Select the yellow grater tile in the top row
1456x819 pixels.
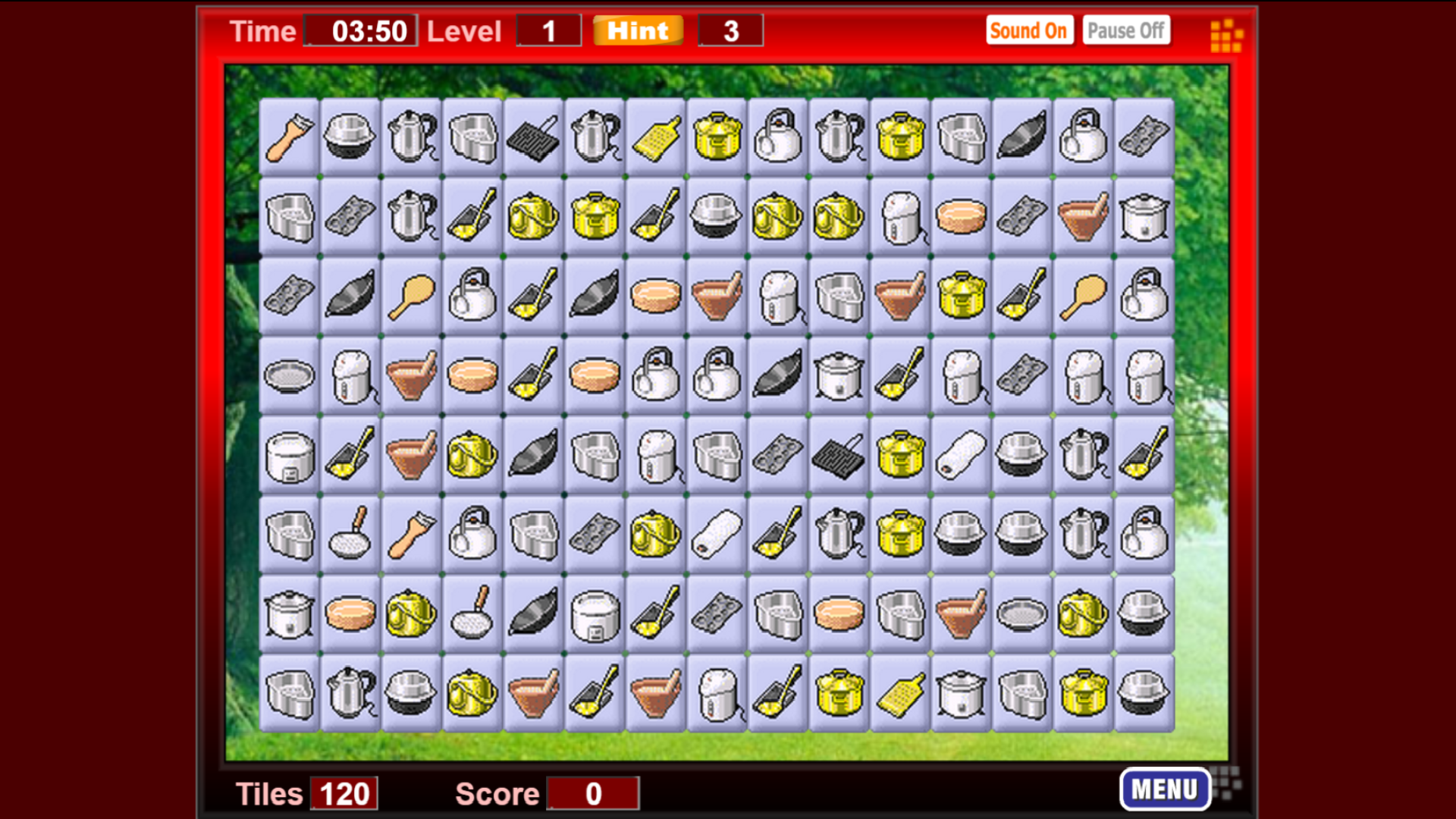pos(655,138)
